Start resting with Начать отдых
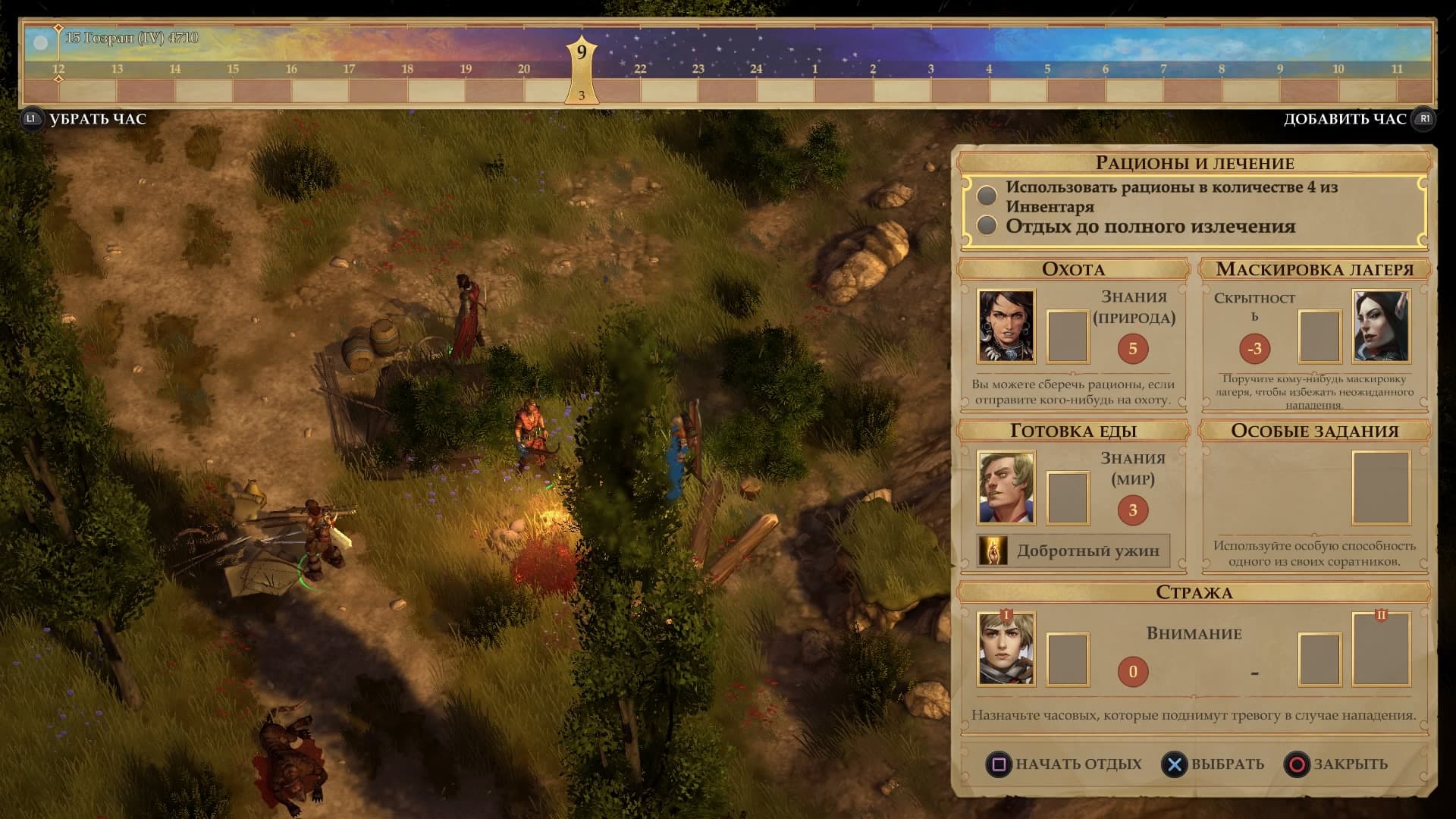The width and height of the screenshot is (1456, 819). coord(1064,764)
